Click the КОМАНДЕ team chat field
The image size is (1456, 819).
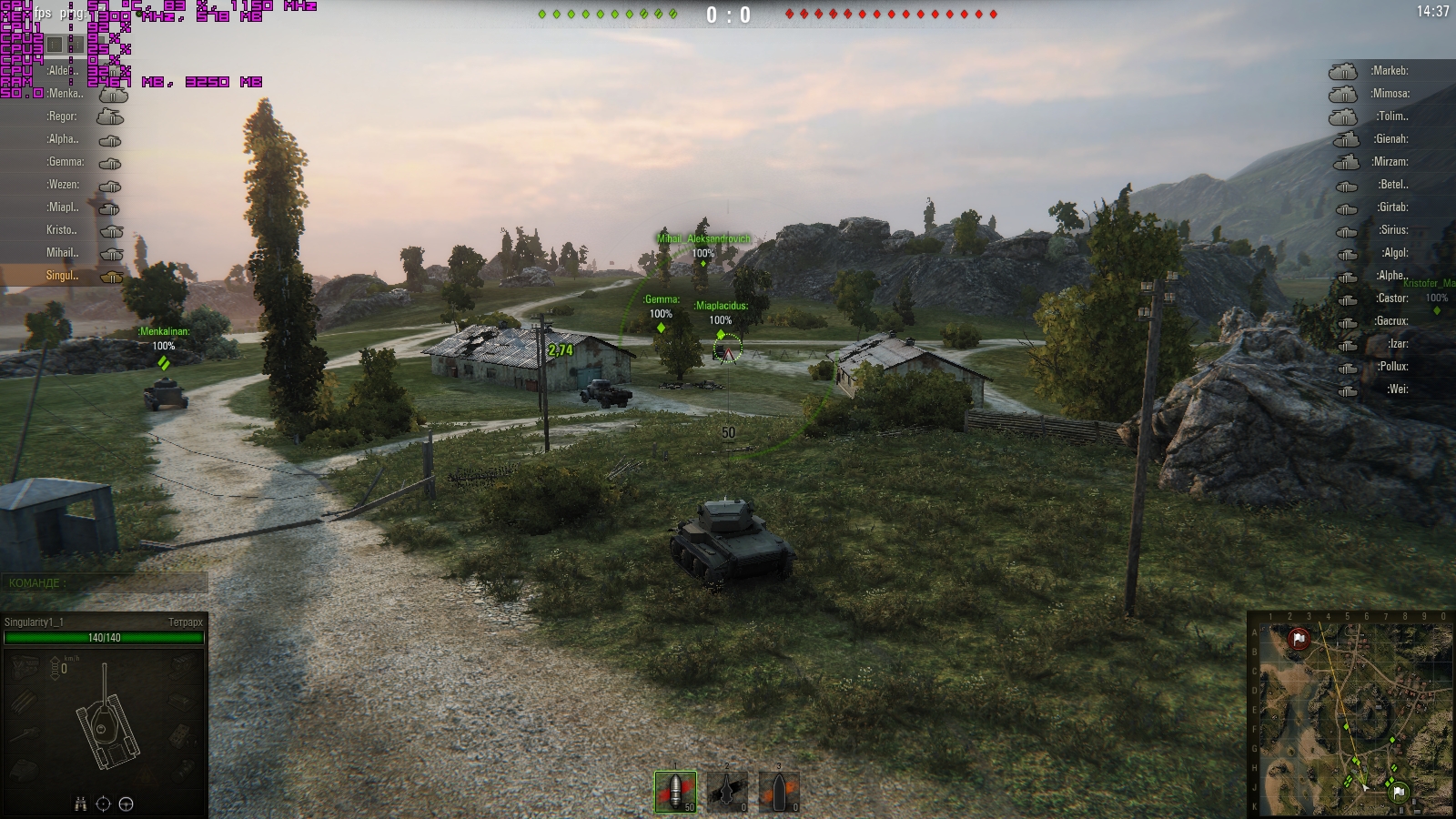point(104,583)
